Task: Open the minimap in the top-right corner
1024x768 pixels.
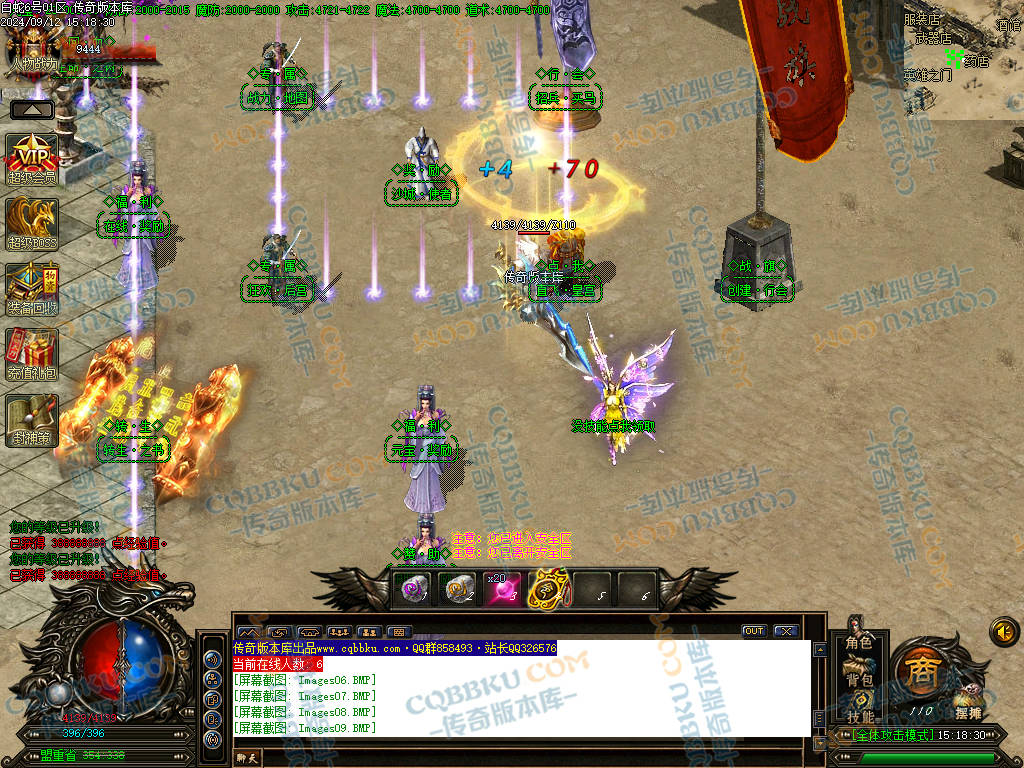Action: [x=963, y=58]
